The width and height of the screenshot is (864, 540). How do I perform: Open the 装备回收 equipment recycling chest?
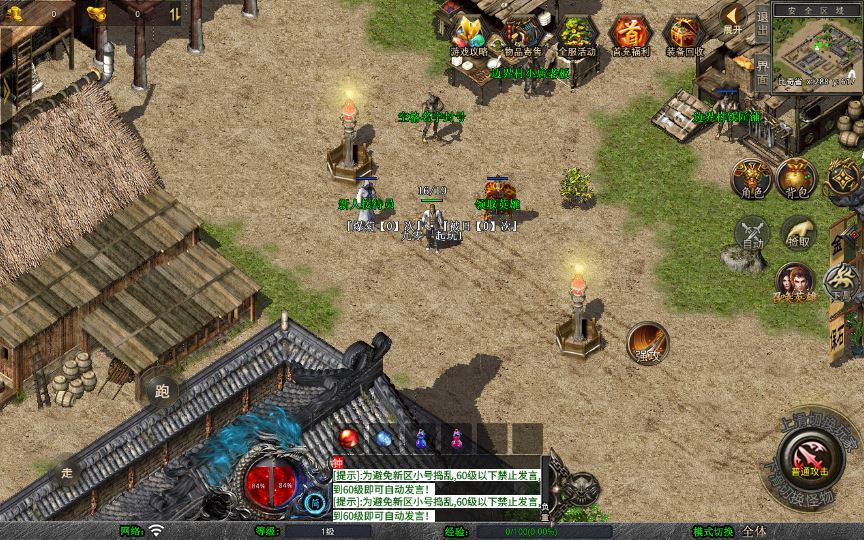tap(684, 35)
